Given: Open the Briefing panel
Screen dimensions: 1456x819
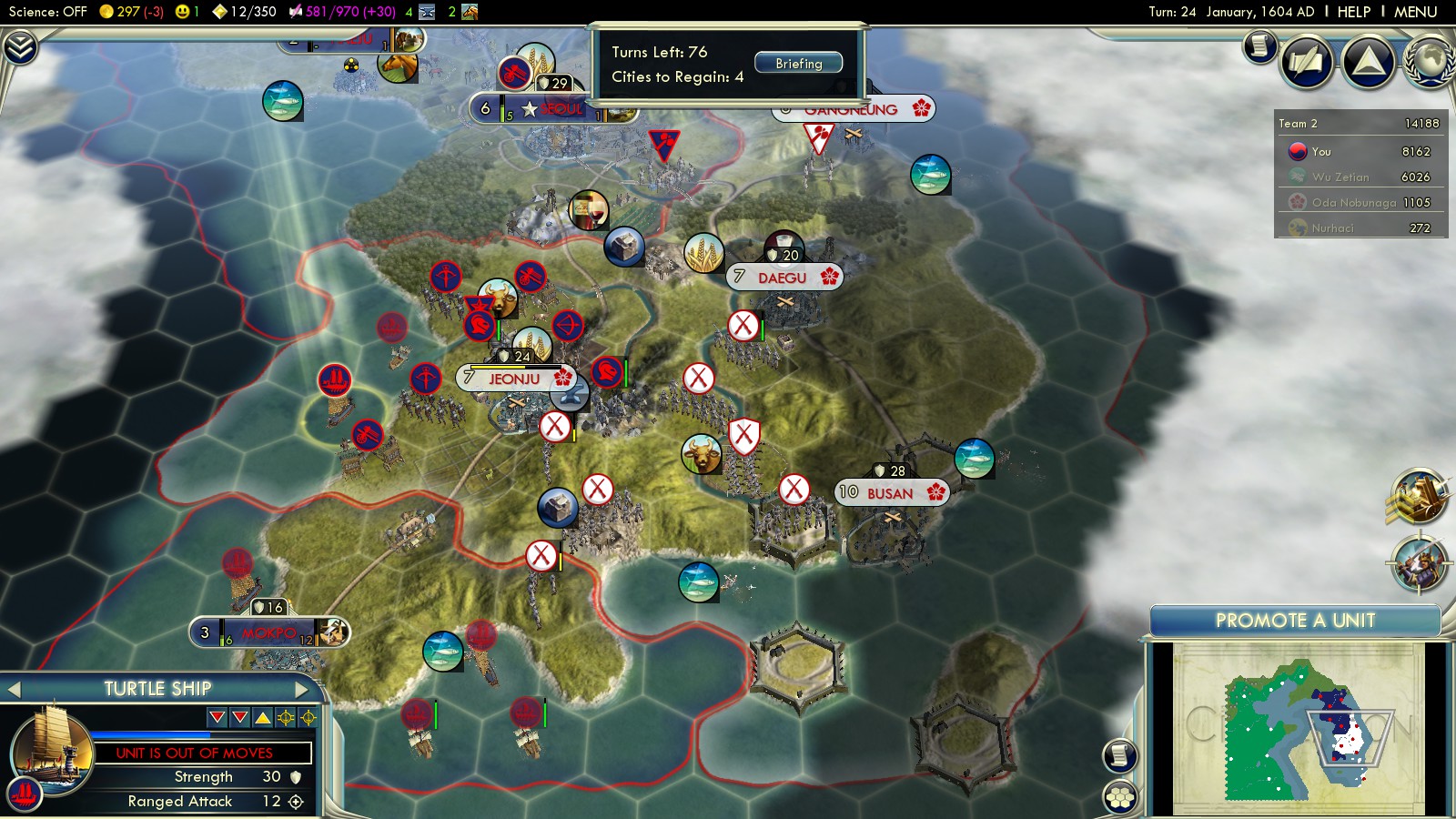Looking at the screenshot, I should click(798, 64).
